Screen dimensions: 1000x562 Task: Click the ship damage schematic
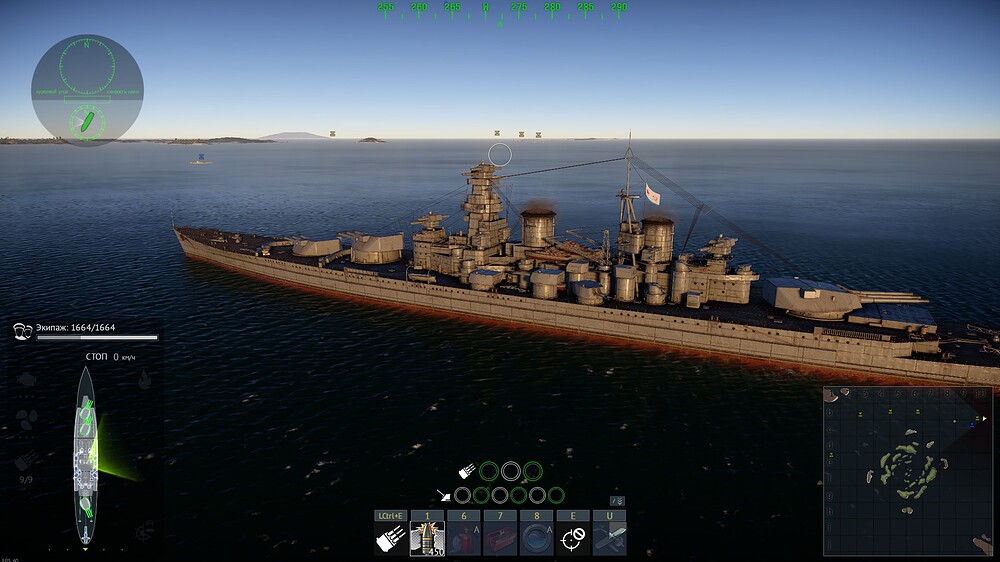click(x=87, y=455)
